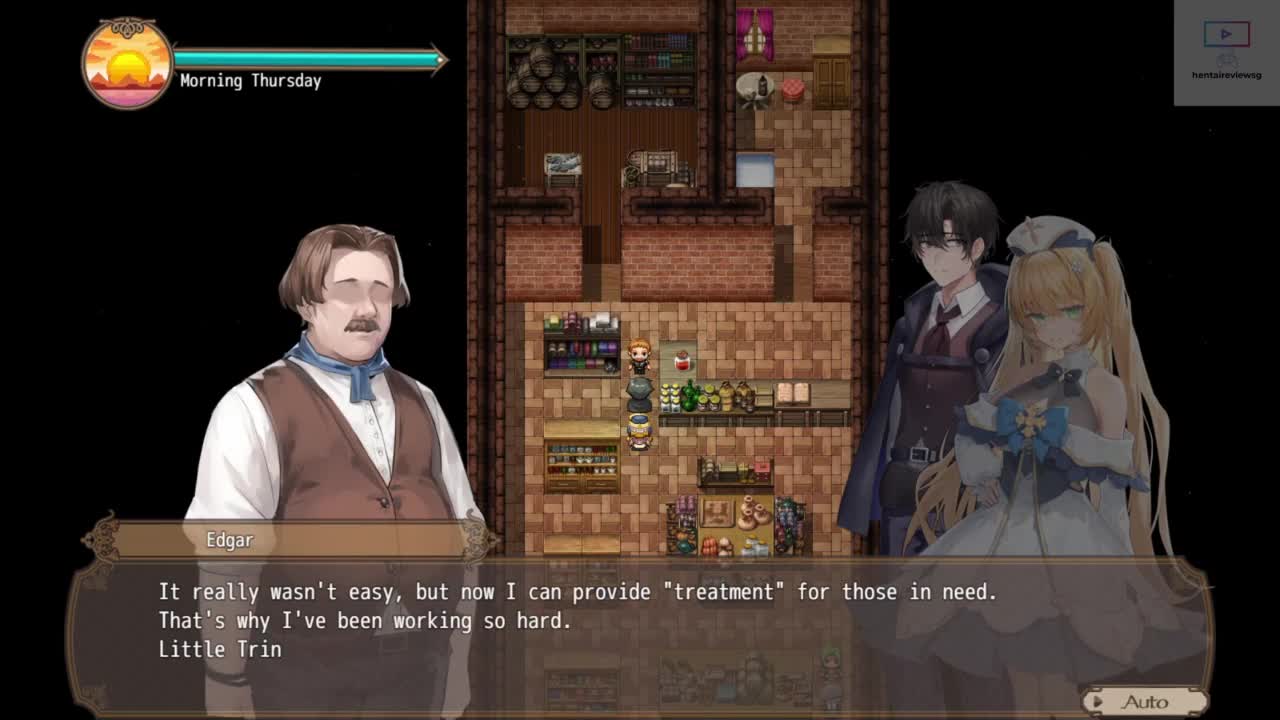The width and height of the screenshot is (1280, 720).
Task: Click the hentaireviewsg channel watermark logo
Action: [1226, 52]
